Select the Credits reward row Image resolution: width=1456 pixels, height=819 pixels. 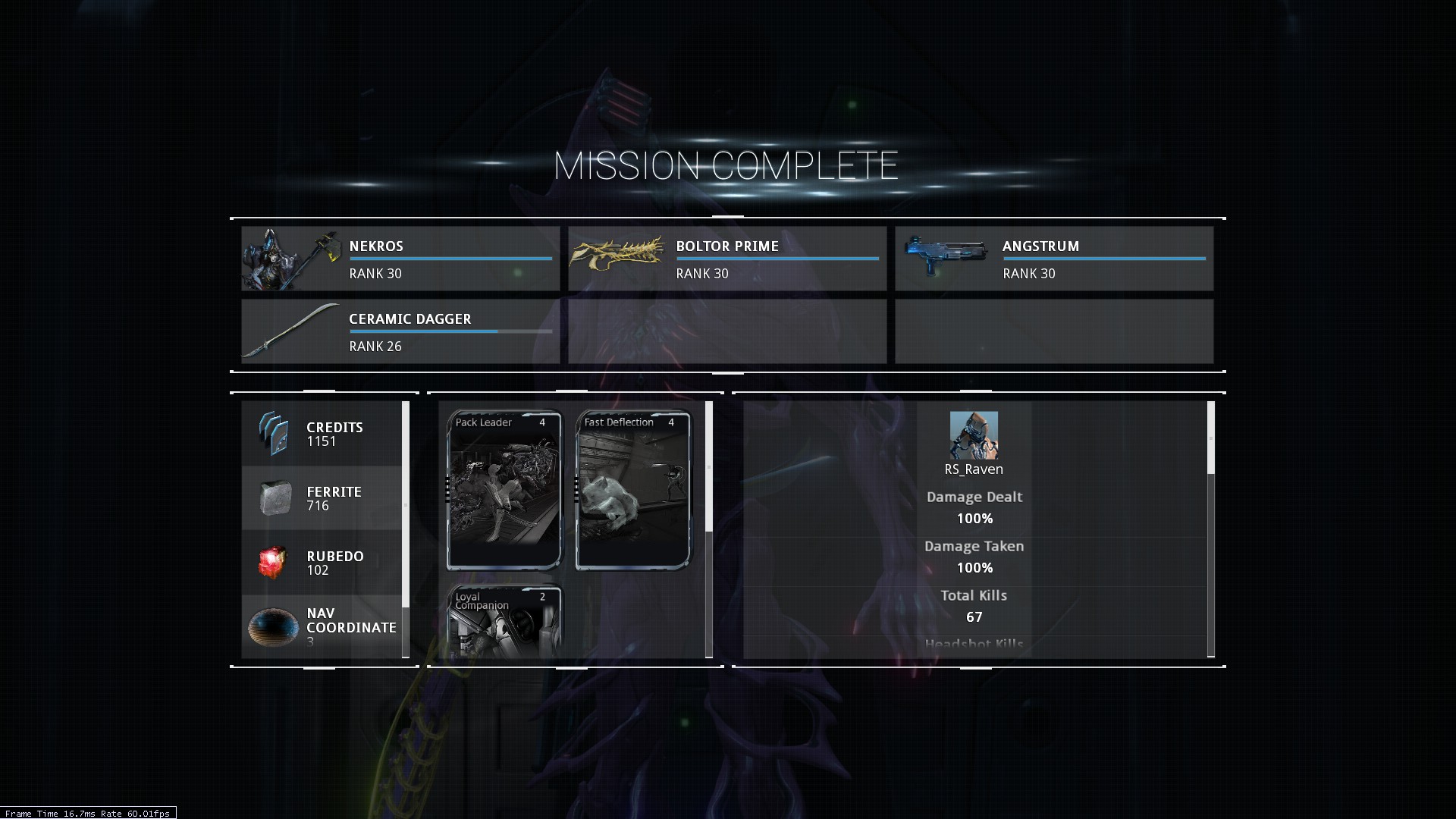[322, 434]
